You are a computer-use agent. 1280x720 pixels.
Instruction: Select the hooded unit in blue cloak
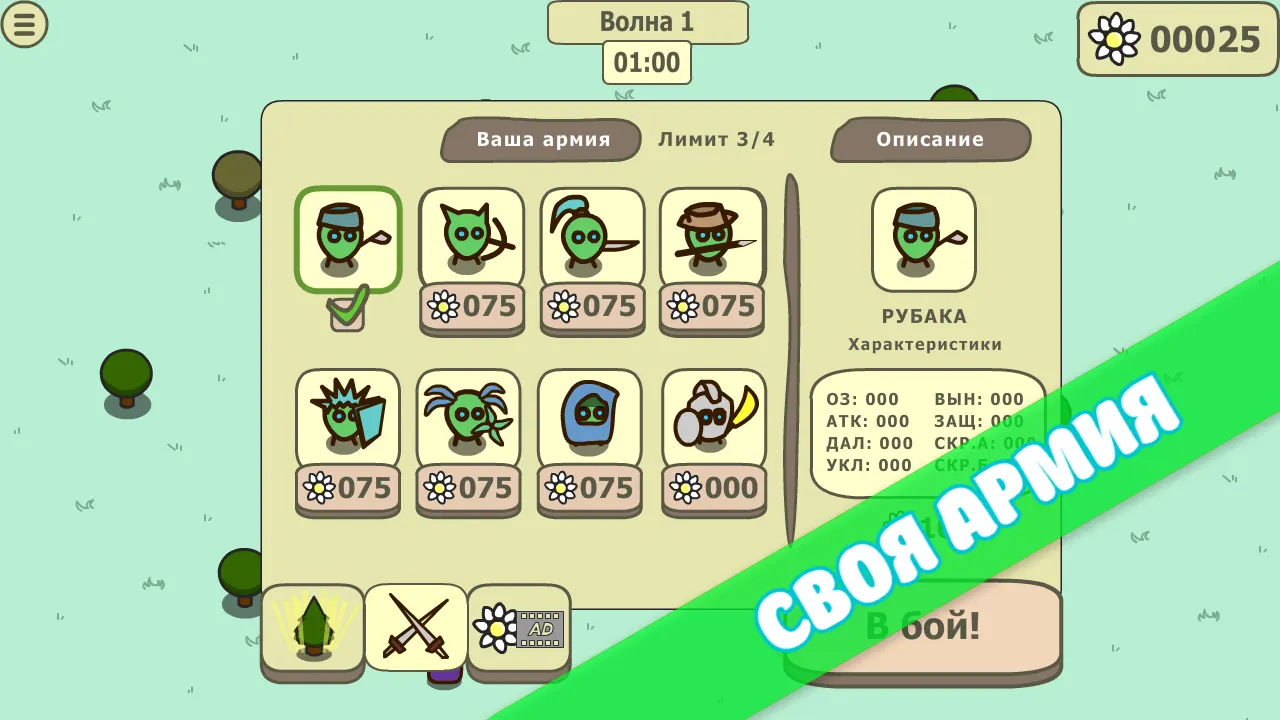click(x=589, y=418)
